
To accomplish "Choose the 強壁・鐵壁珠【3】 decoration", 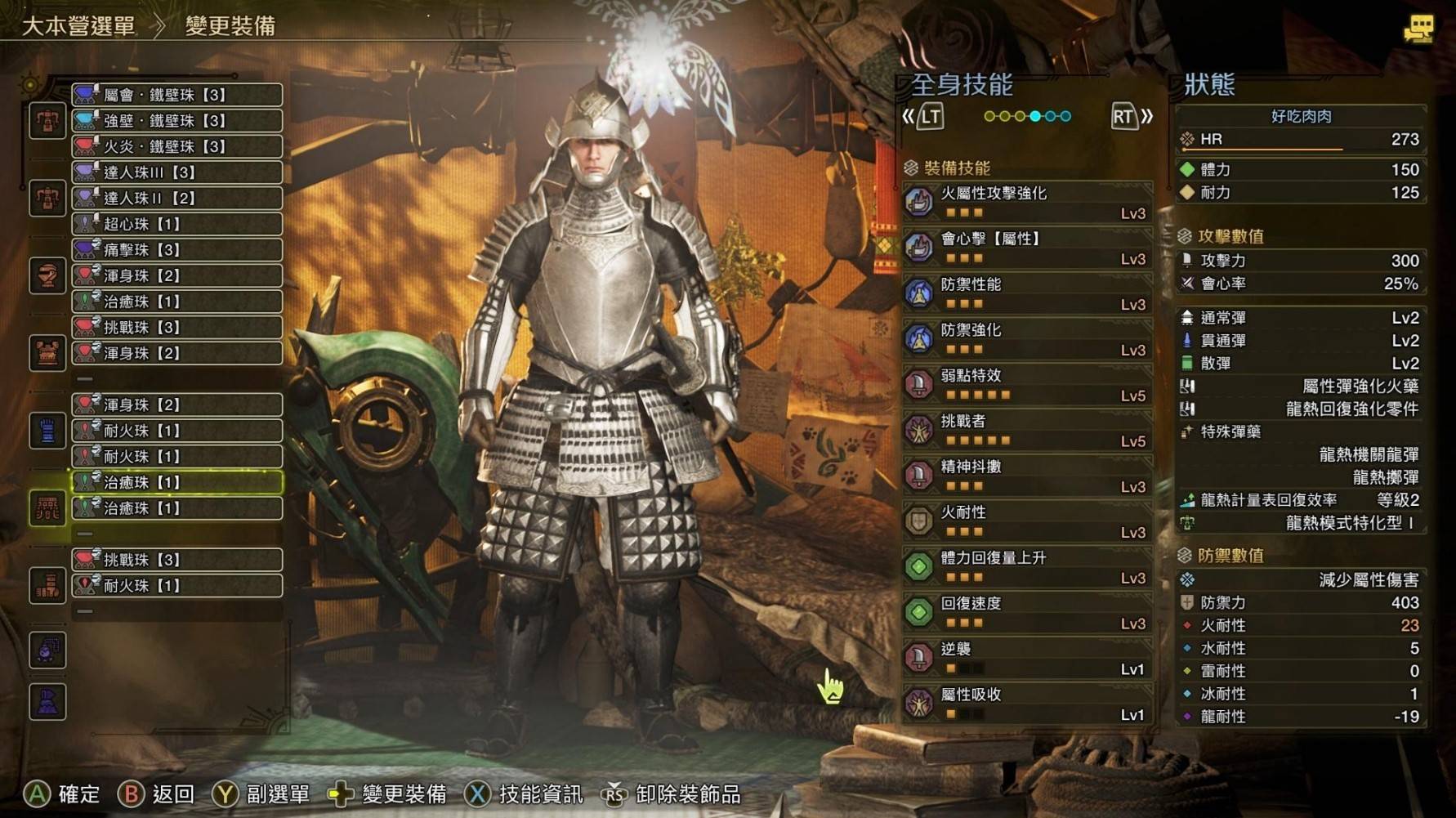I will tap(177, 121).
